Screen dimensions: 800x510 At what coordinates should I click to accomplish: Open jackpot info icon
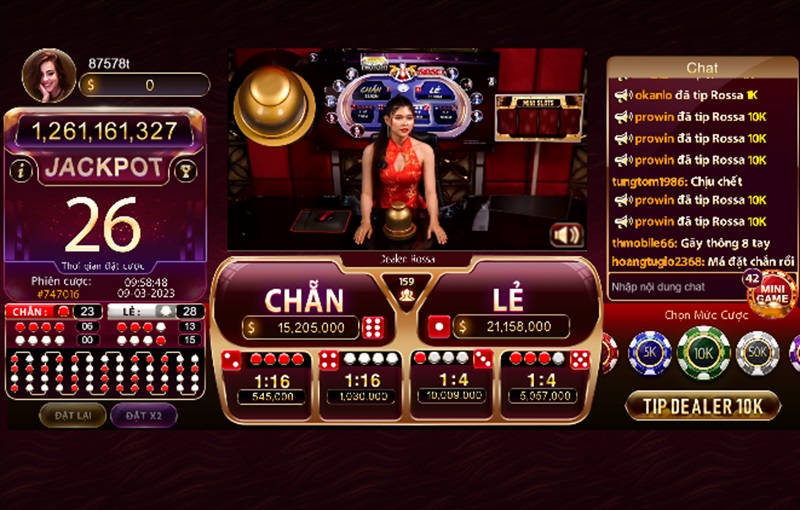coord(20,170)
